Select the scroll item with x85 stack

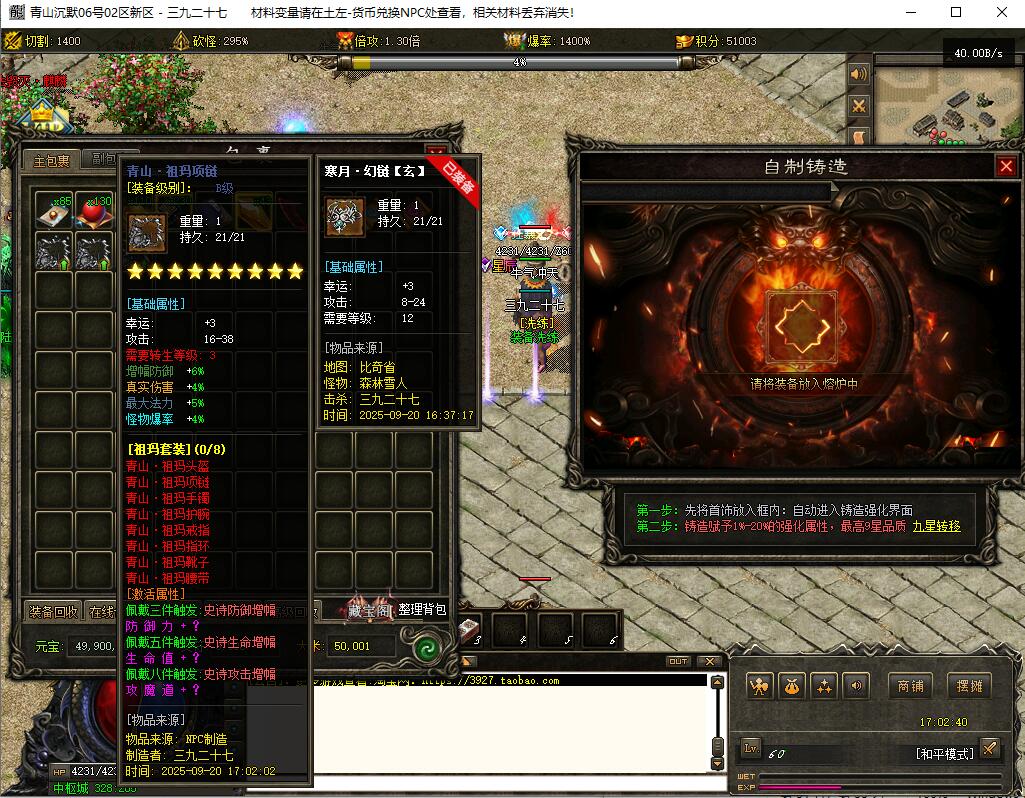tap(54, 211)
